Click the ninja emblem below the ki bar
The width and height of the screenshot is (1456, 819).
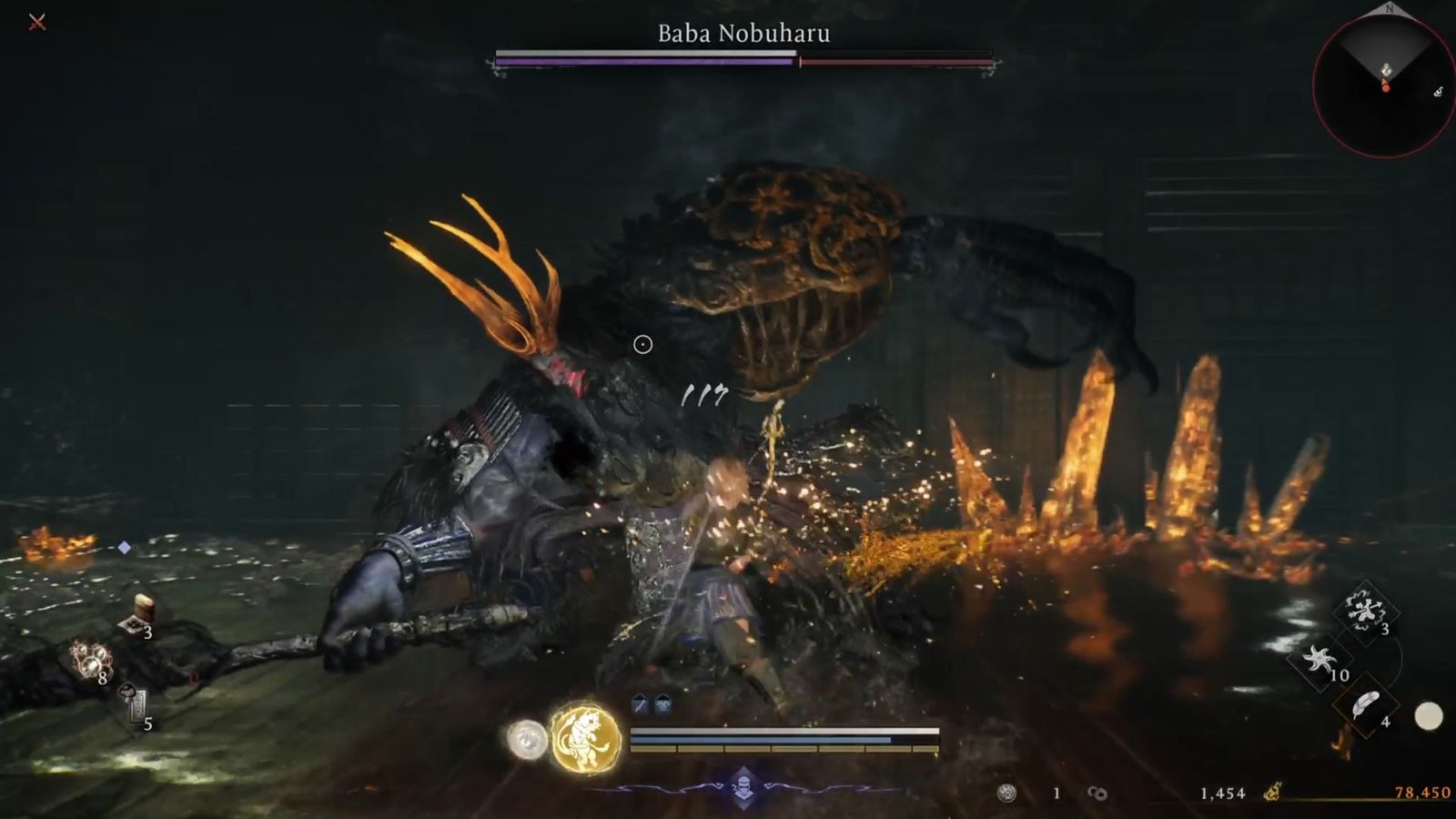tap(744, 786)
